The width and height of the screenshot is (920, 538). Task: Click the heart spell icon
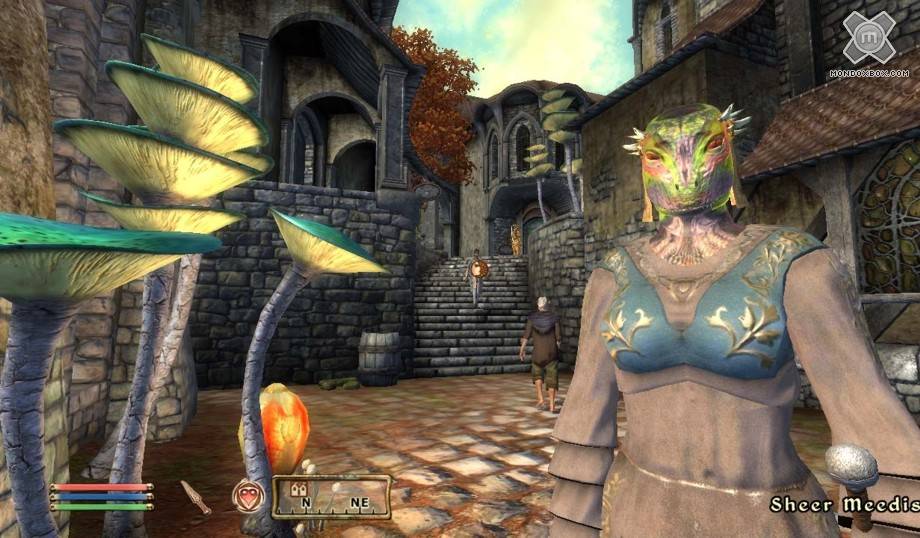pyautogui.click(x=246, y=496)
